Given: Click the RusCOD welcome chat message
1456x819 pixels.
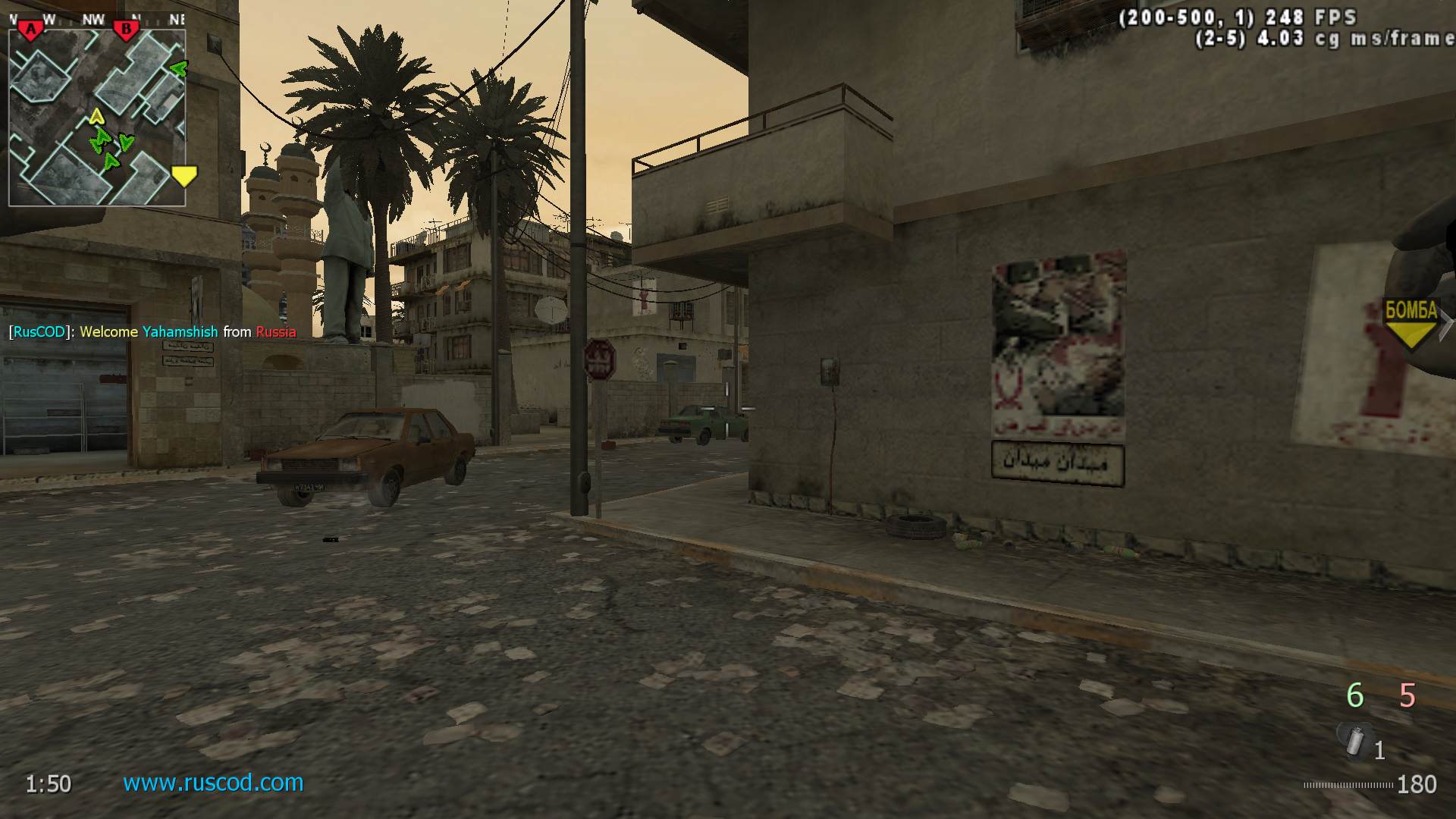Looking at the screenshot, I should pos(152,331).
